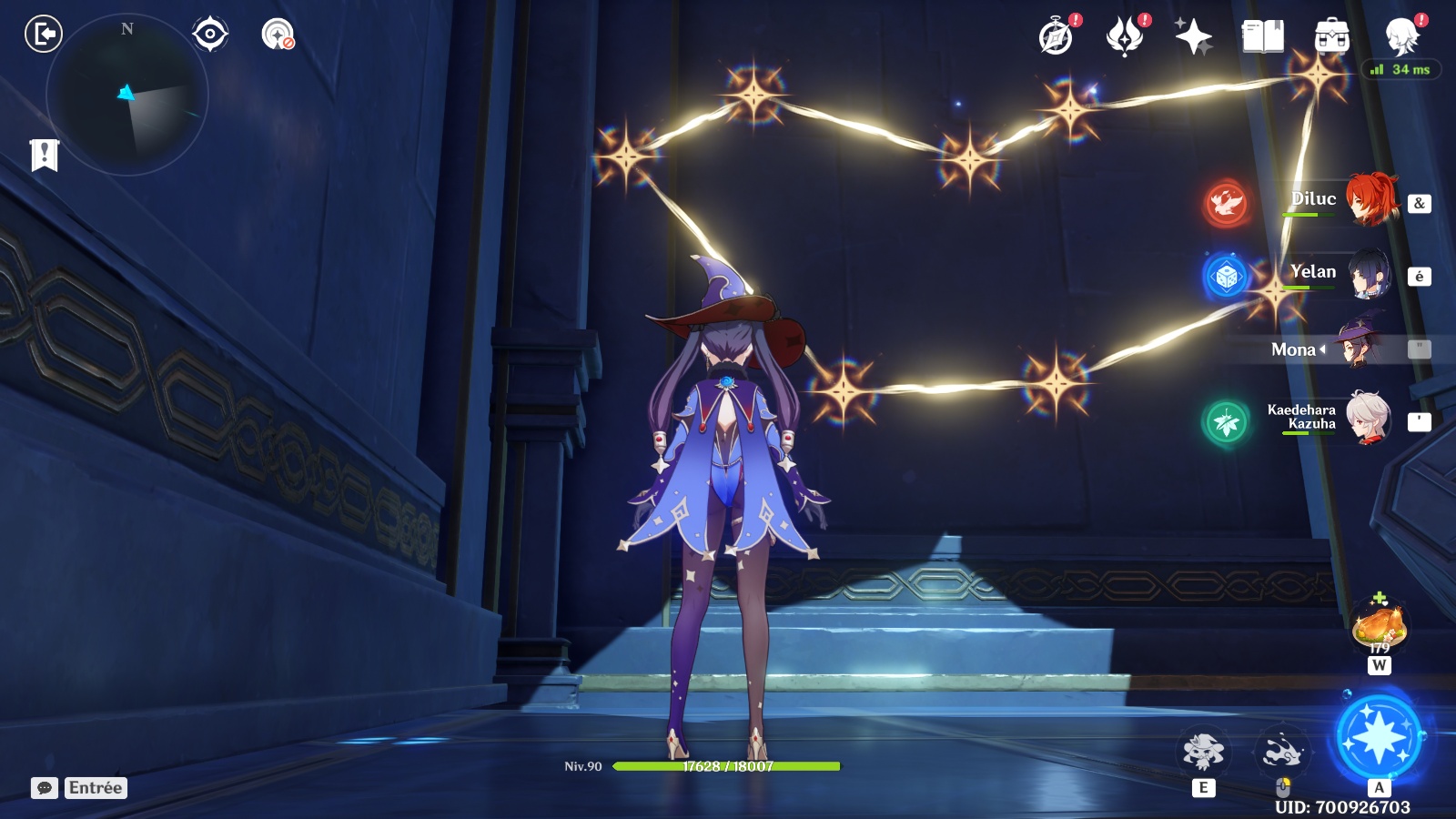Use the roast chicken food item
This screenshot has width=1456, height=819.
pyautogui.click(x=1380, y=626)
